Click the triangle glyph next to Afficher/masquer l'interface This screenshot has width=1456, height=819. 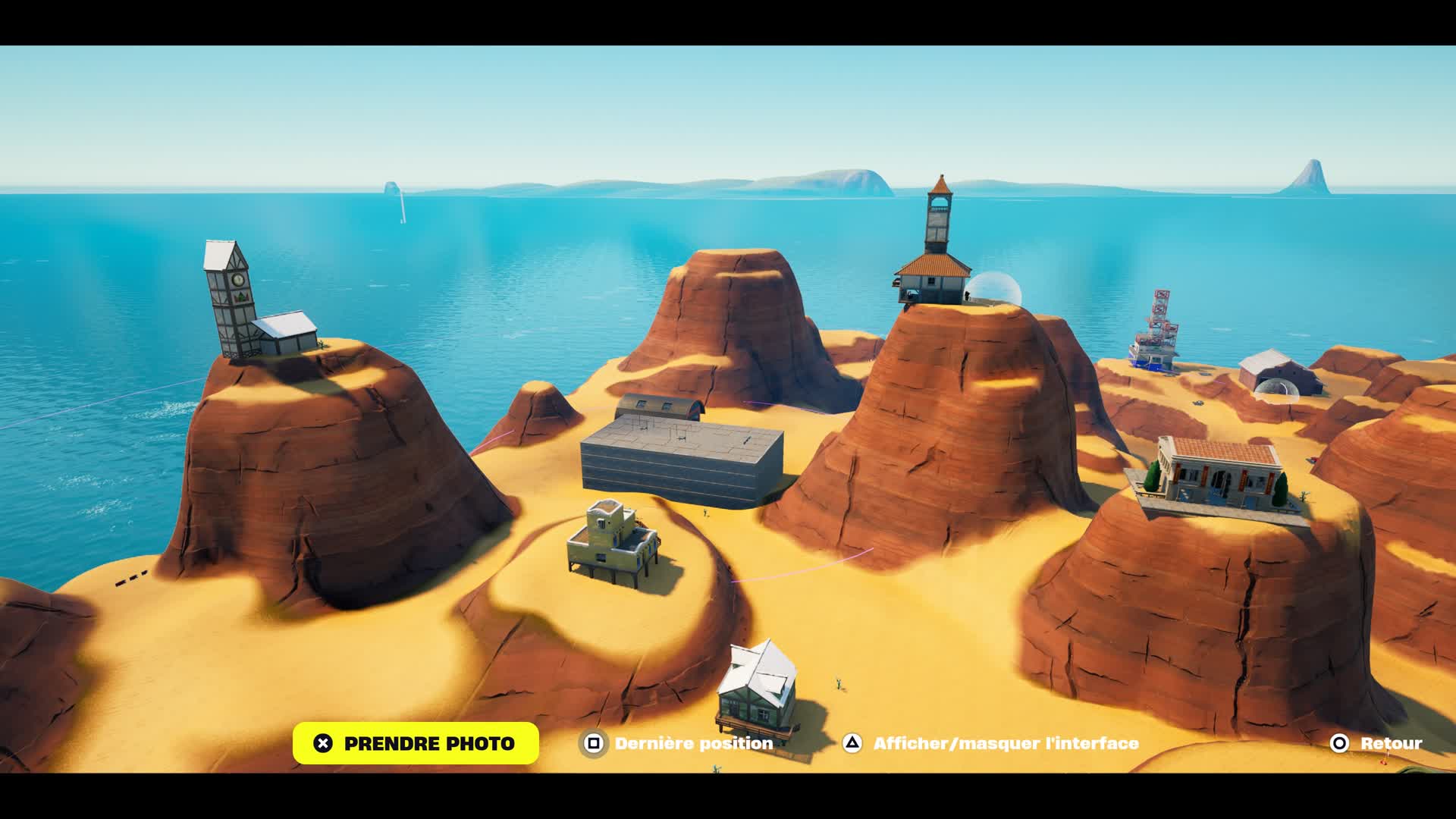(852, 745)
